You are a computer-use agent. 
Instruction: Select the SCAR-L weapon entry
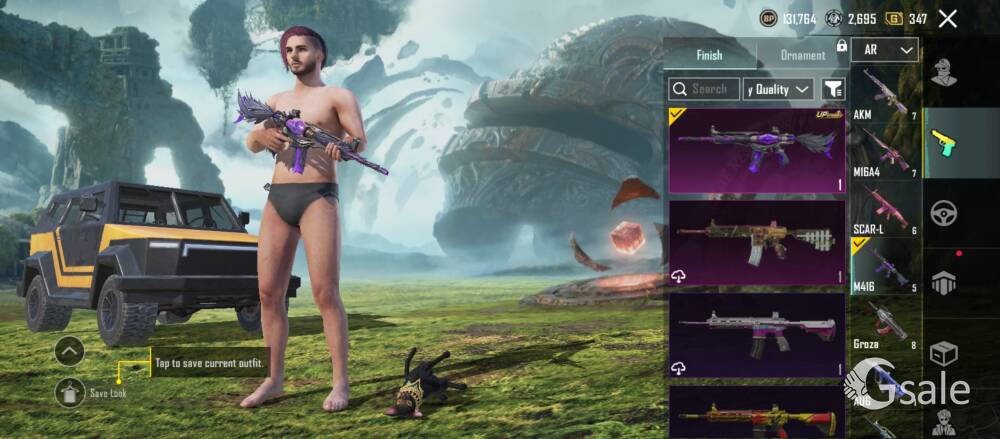pyautogui.click(x=885, y=209)
